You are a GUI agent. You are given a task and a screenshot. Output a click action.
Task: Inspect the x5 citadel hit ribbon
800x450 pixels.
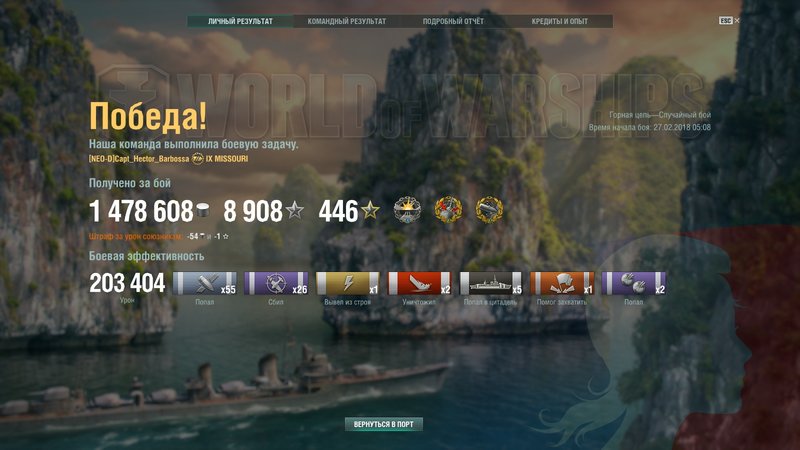point(491,283)
